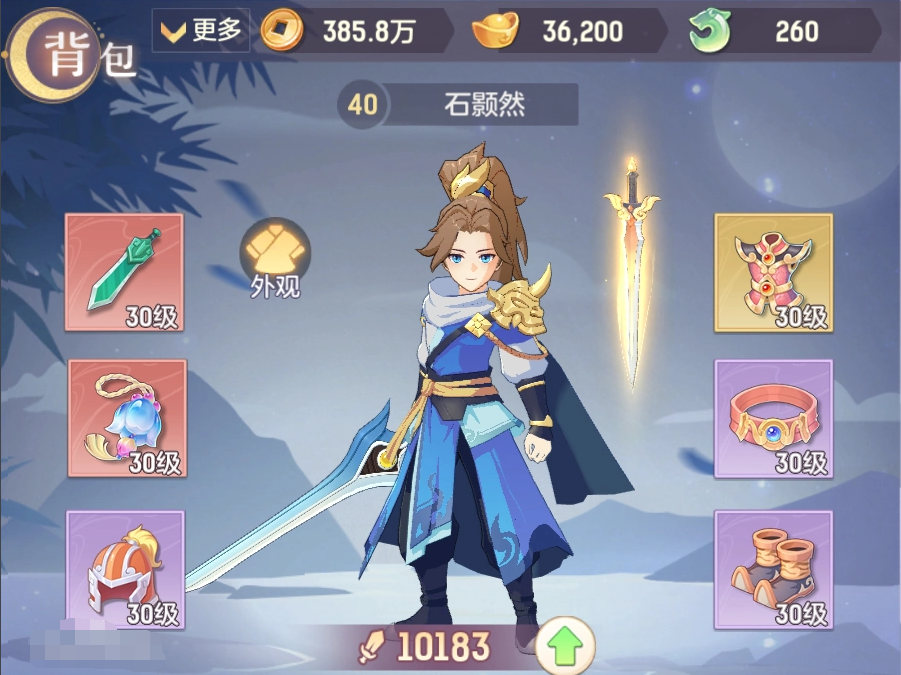This screenshot has width=901, height=675.
Task: Select the green jade sword slot
Action: [x=125, y=272]
